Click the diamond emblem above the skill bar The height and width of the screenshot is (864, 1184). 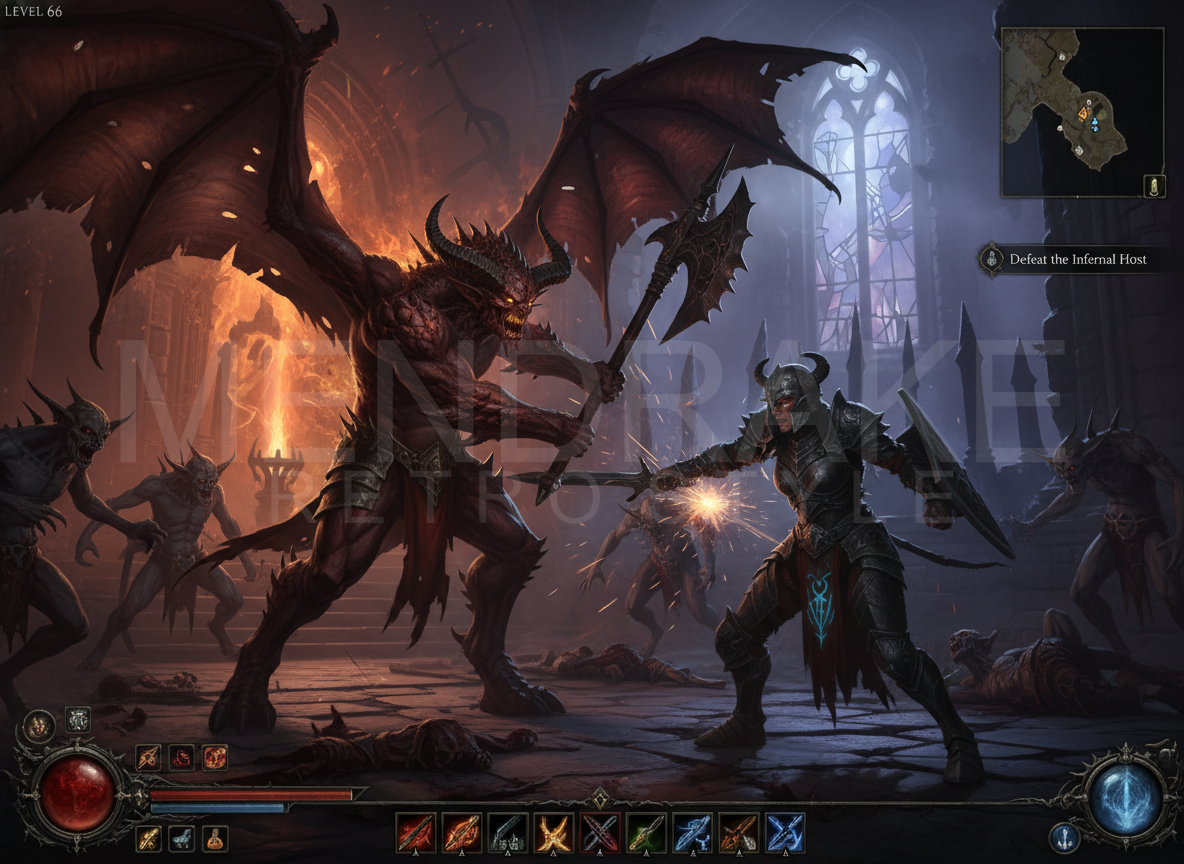click(600, 798)
